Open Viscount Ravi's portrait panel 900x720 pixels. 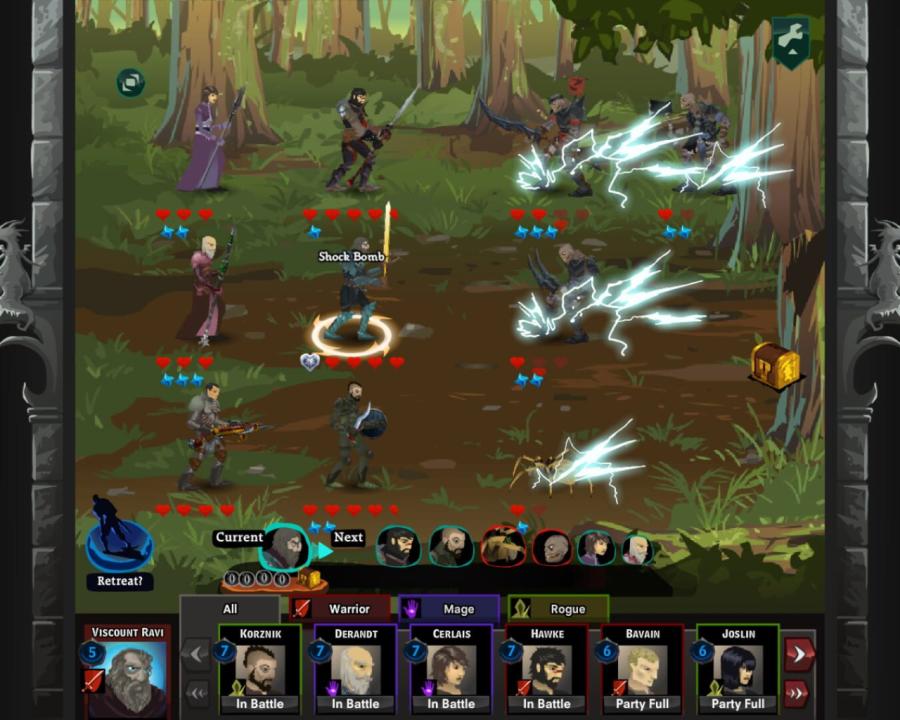pyautogui.click(x=127, y=672)
